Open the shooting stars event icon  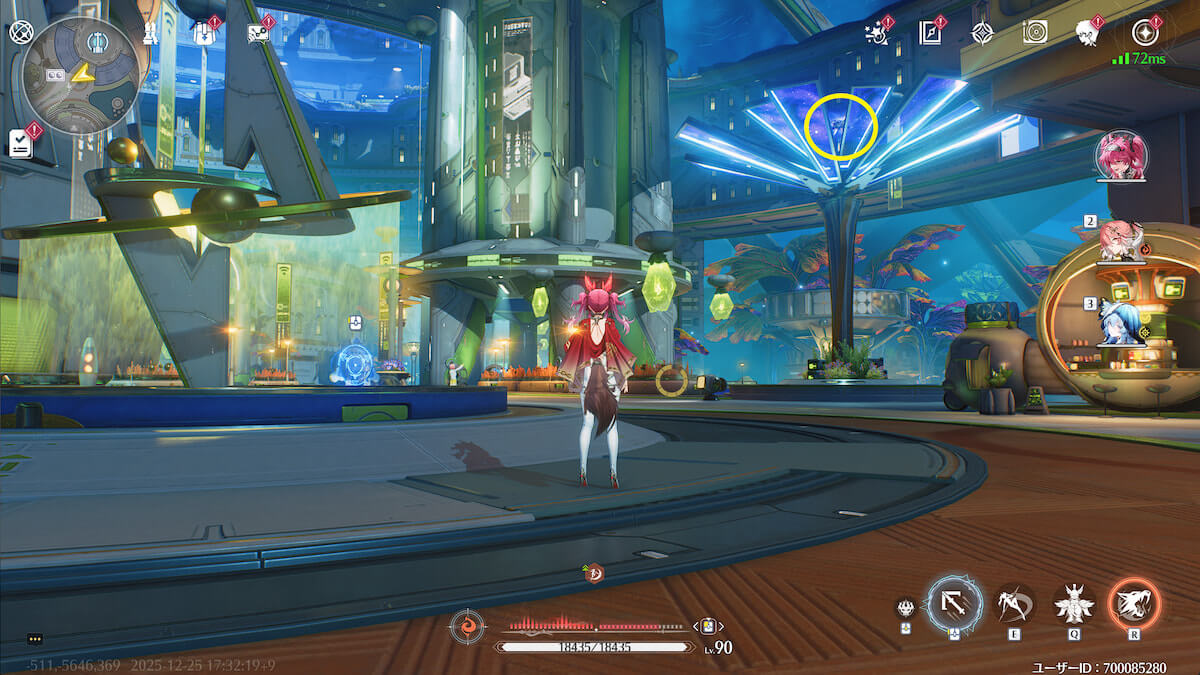pyautogui.click(x=877, y=33)
